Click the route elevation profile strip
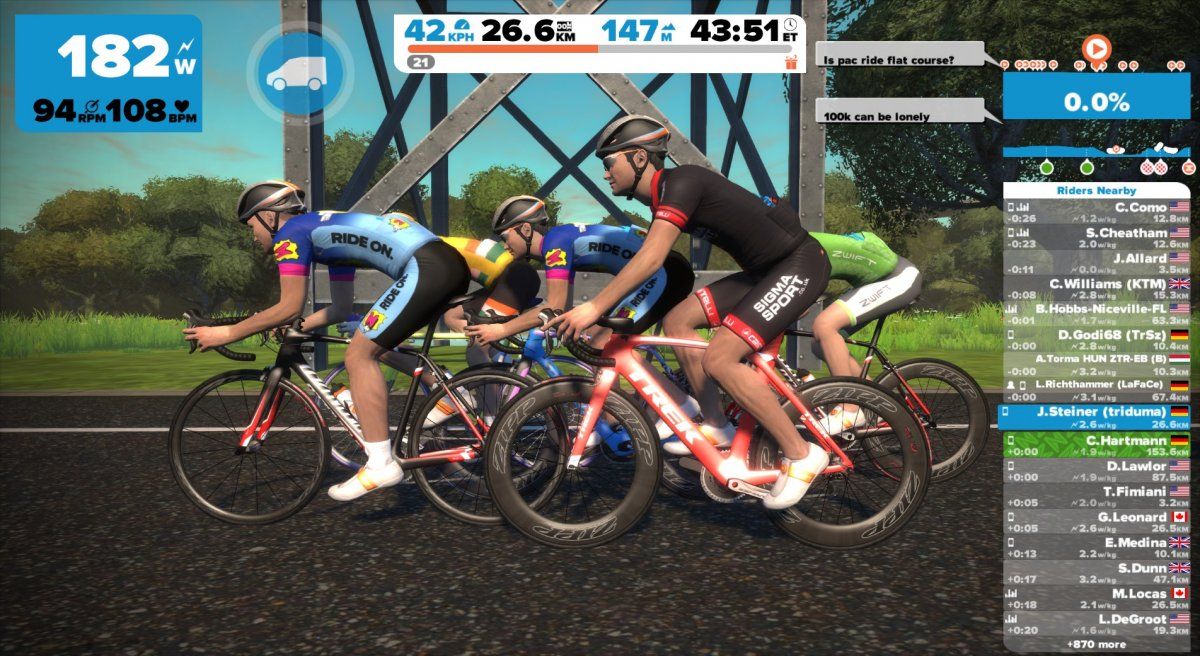Image resolution: width=1200 pixels, height=656 pixels. (1097, 160)
